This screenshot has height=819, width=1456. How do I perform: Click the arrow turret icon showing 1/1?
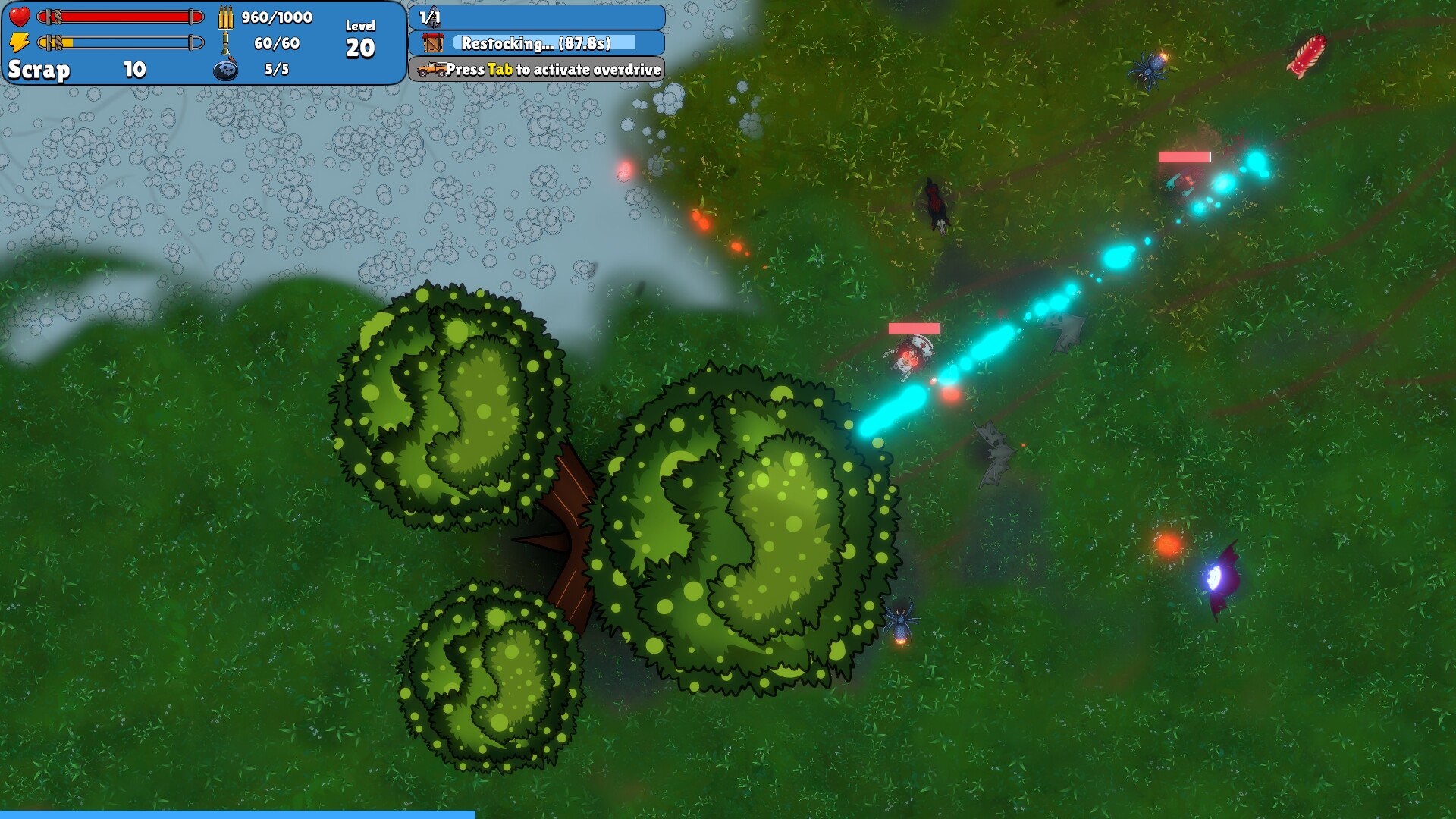tap(432, 17)
